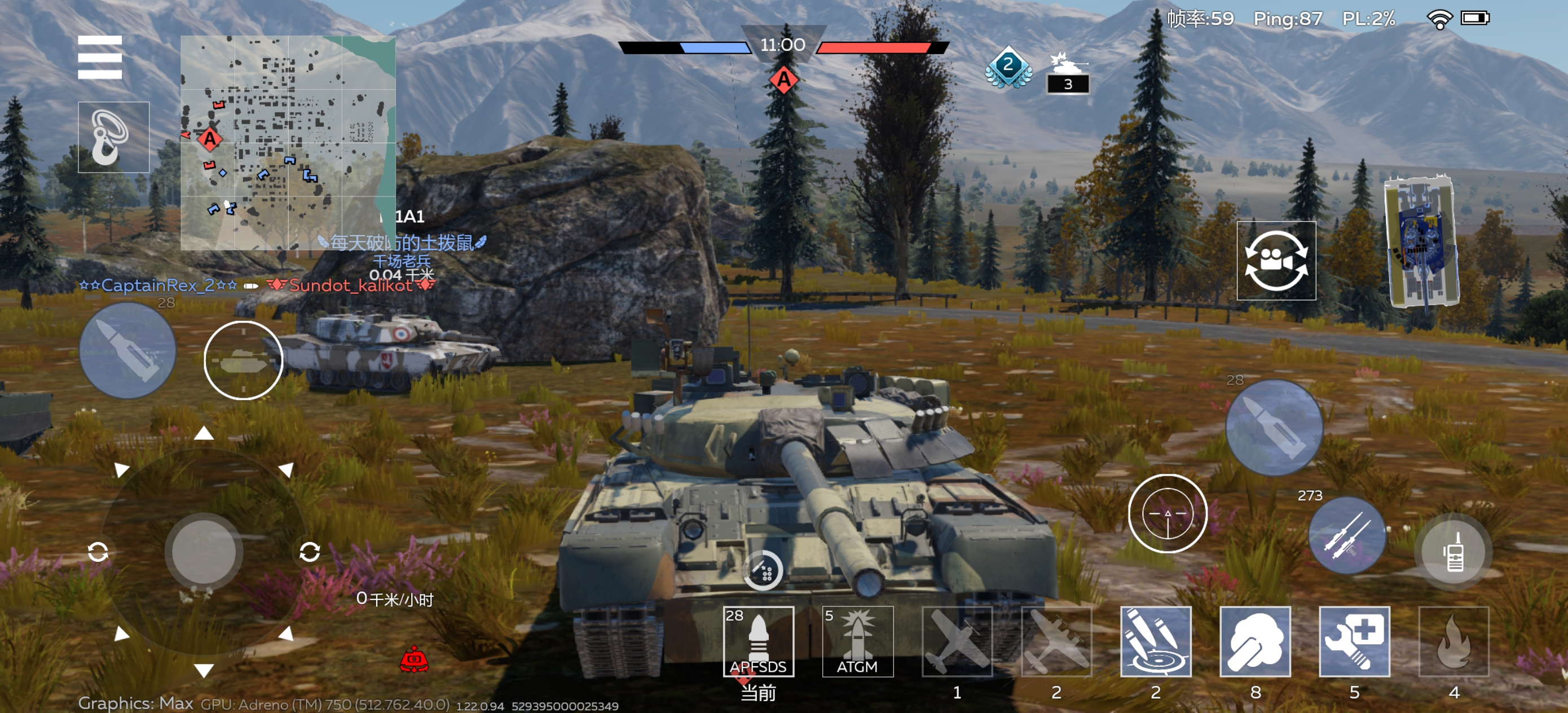Use the repair kit item
The height and width of the screenshot is (713, 1568).
pos(1354,641)
